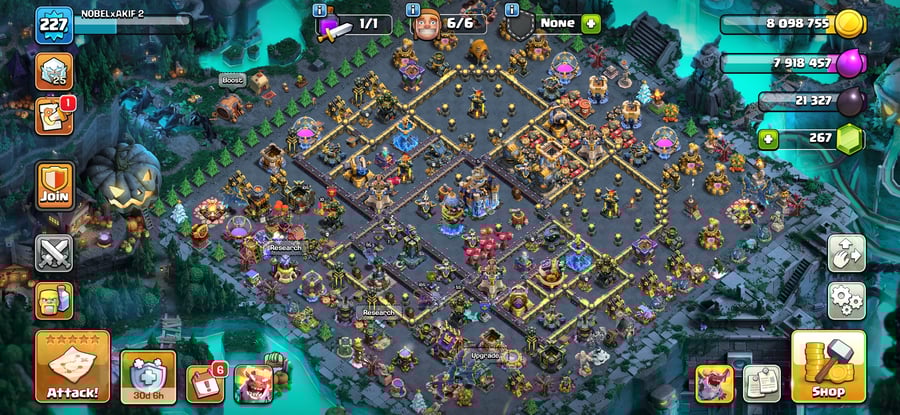Open the trophy league badge
Screen dimensions: 900x415
(54, 70)
